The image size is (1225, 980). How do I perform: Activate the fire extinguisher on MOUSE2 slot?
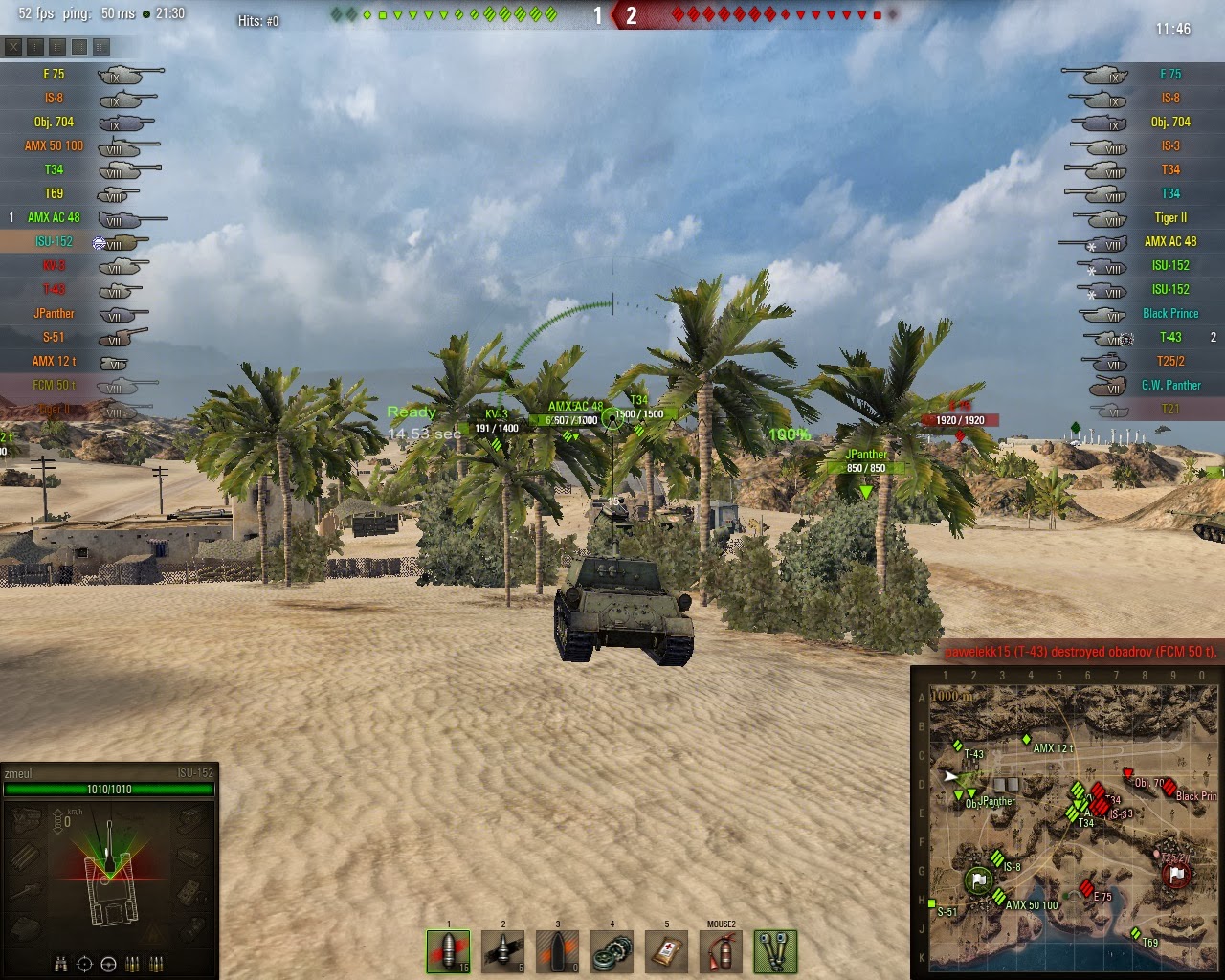click(720, 951)
